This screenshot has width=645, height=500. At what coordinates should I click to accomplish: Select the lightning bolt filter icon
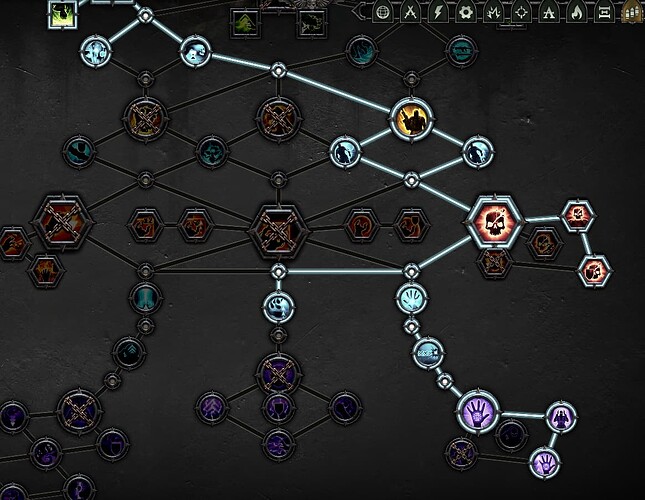pyautogui.click(x=438, y=12)
